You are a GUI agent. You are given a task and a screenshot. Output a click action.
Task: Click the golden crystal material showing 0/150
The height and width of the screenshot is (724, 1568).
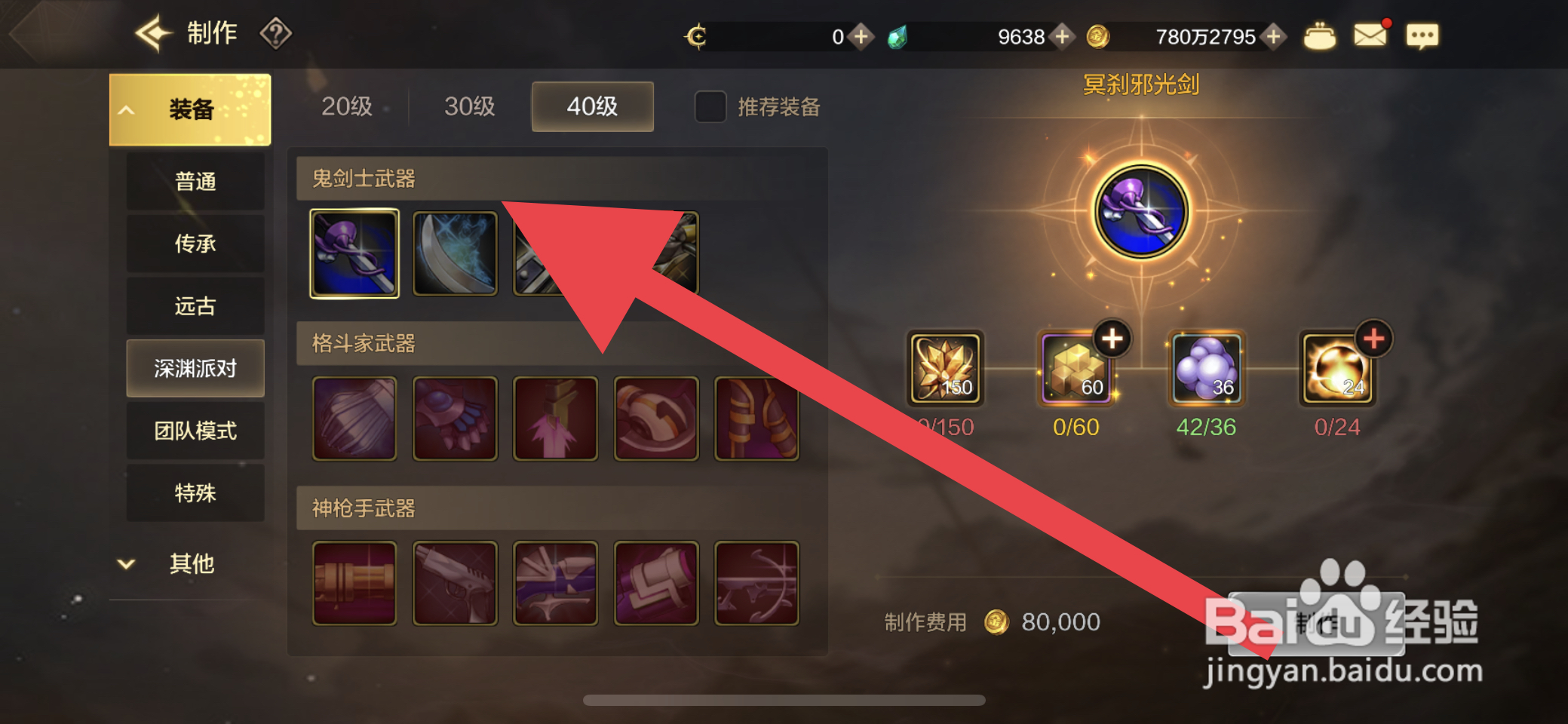pos(945,369)
